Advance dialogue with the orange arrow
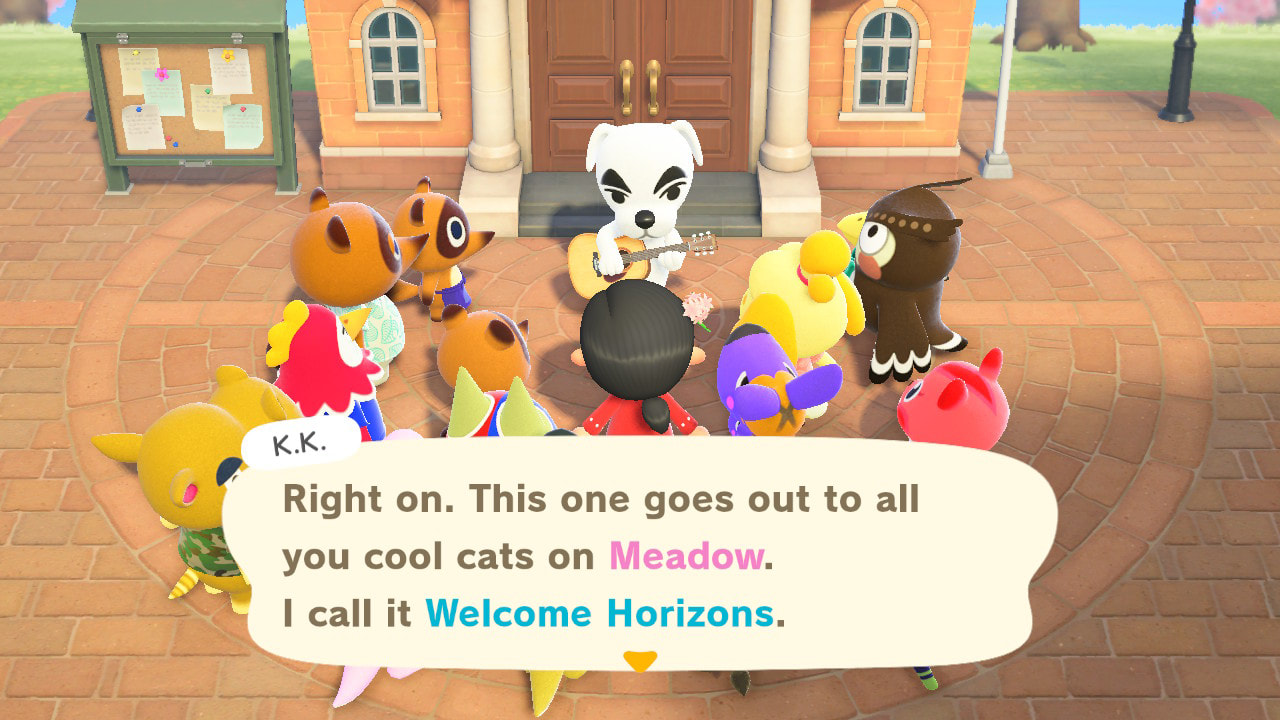The width and height of the screenshot is (1280, 720). click(640, 661)
